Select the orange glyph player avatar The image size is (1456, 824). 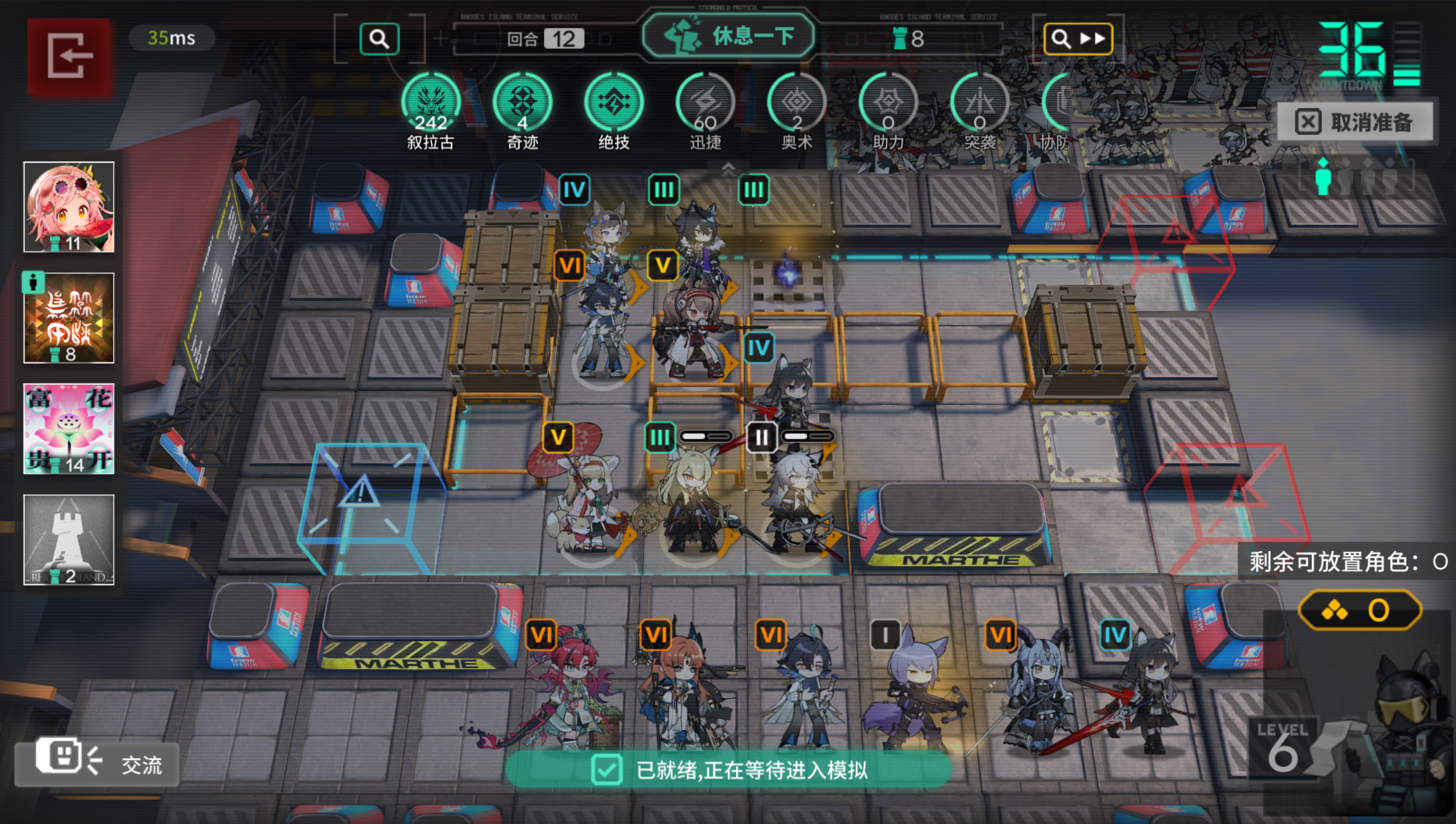click(69, 318)
